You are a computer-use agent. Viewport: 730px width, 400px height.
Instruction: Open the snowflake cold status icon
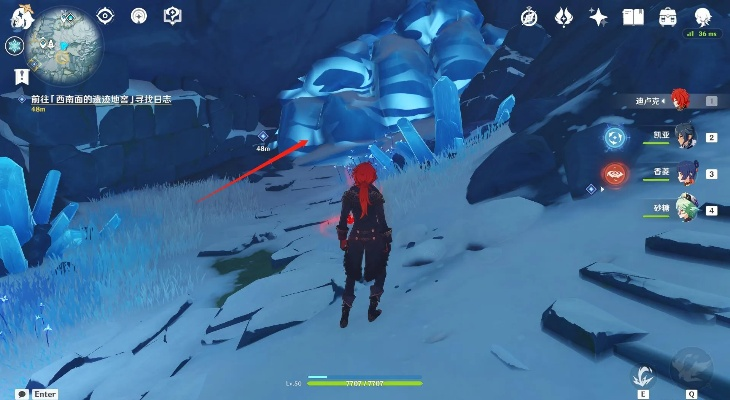(14, 46)
